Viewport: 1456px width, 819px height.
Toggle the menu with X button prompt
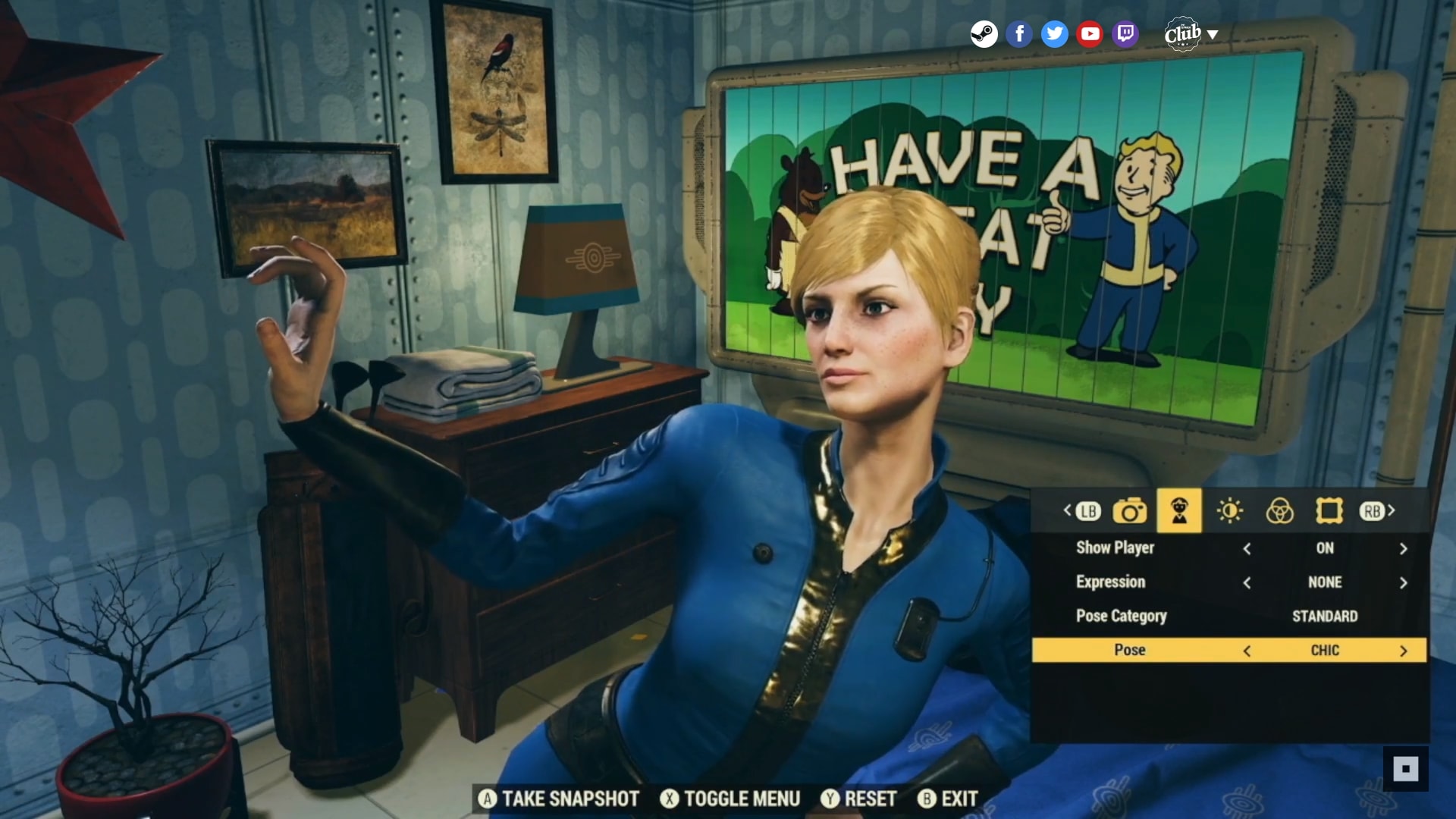[x=731, y=799]
